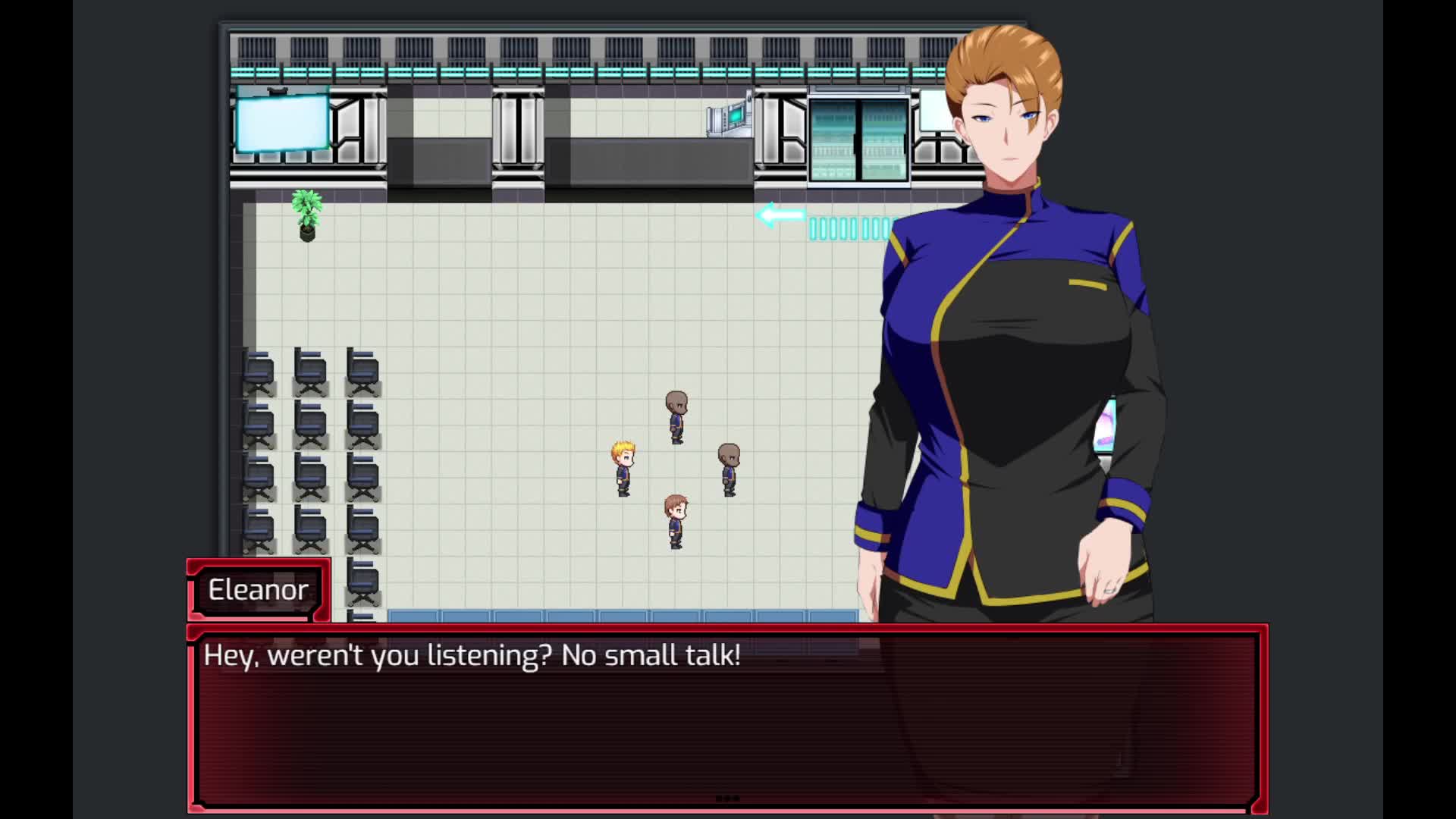Click the continue dots indicator under the dialogue
1456x819 pixels.
point(727,799)
